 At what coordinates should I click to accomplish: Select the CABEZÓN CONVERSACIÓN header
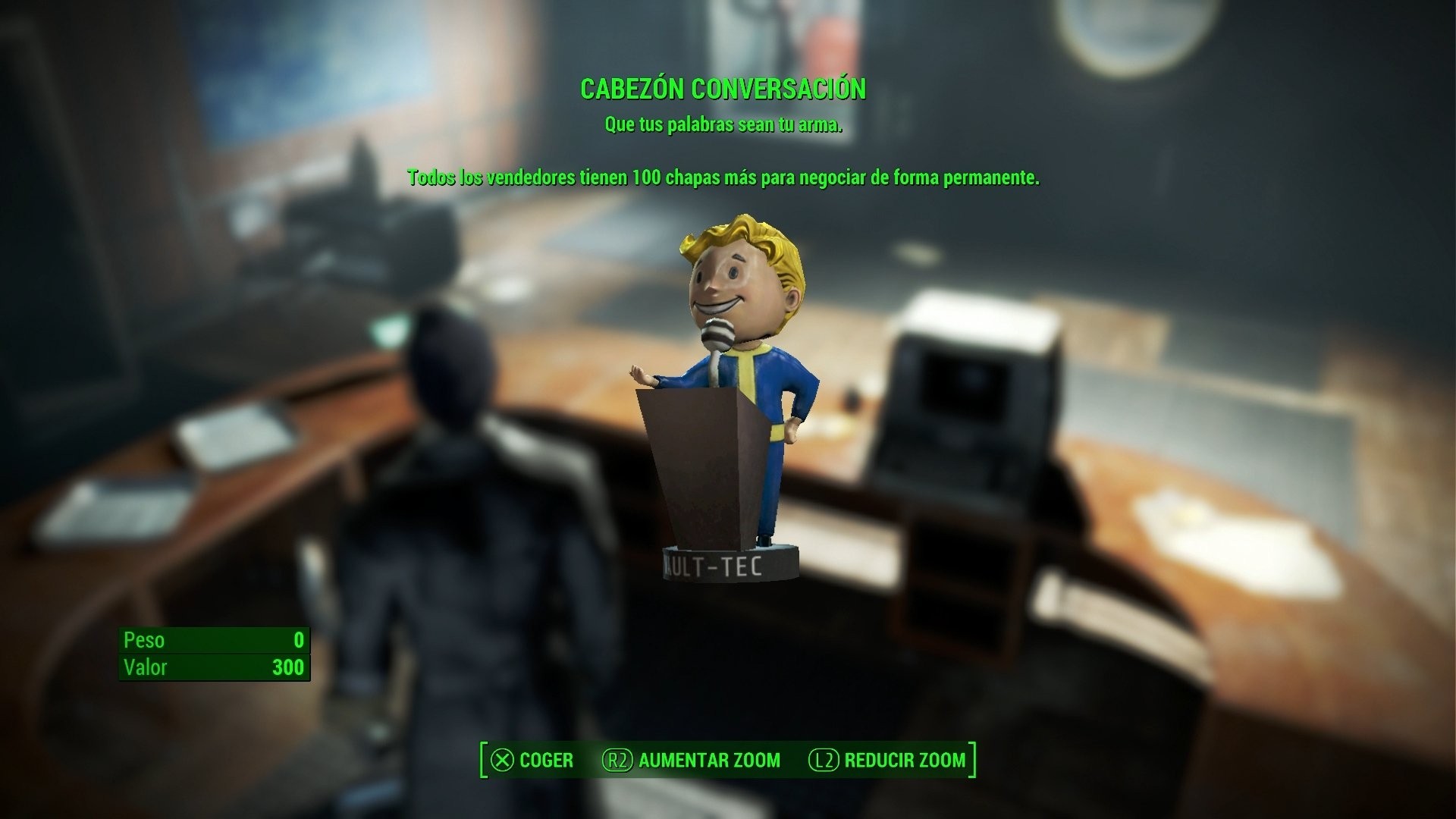click(x=723, y=89)
